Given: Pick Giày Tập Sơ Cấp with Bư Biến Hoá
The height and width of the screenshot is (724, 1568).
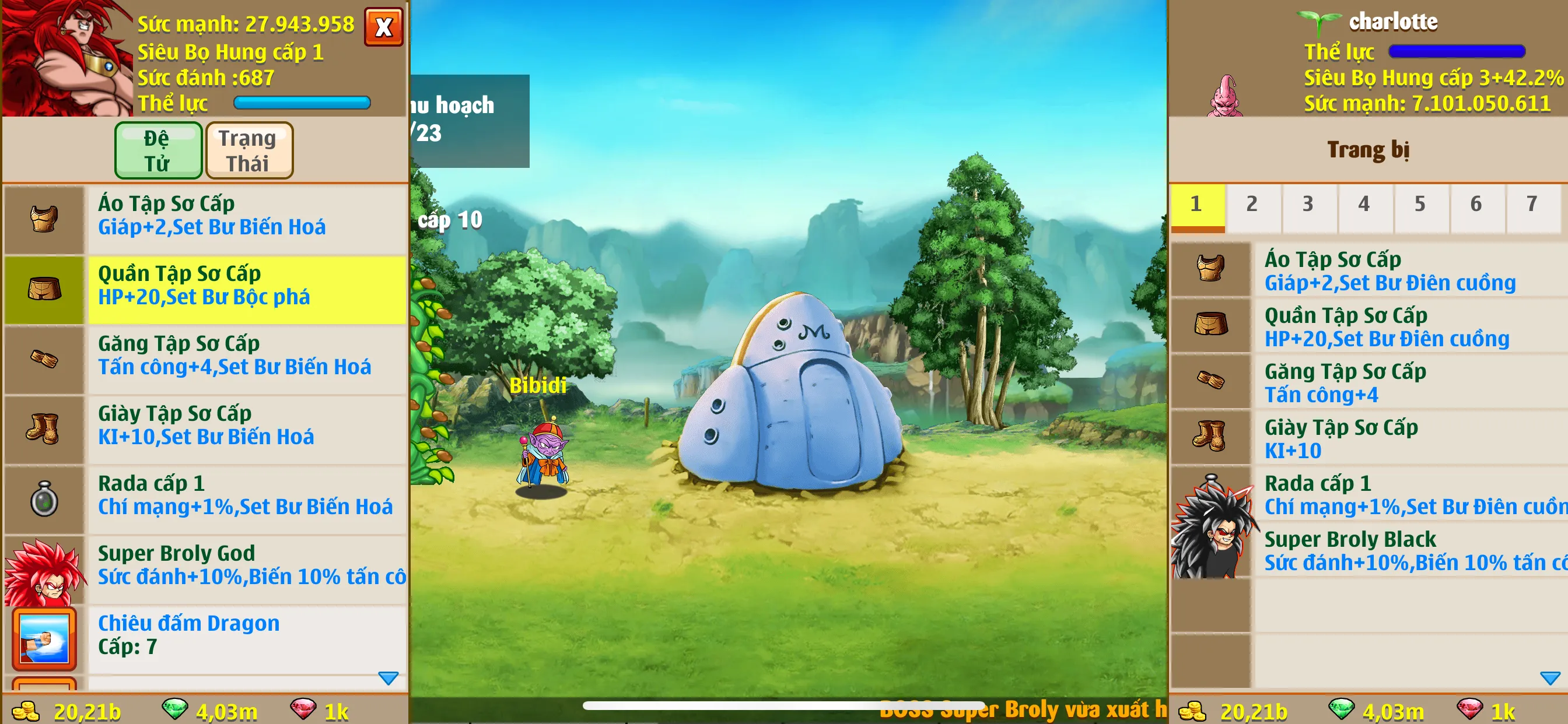Looking at the screenshot, I should [247, 426].
